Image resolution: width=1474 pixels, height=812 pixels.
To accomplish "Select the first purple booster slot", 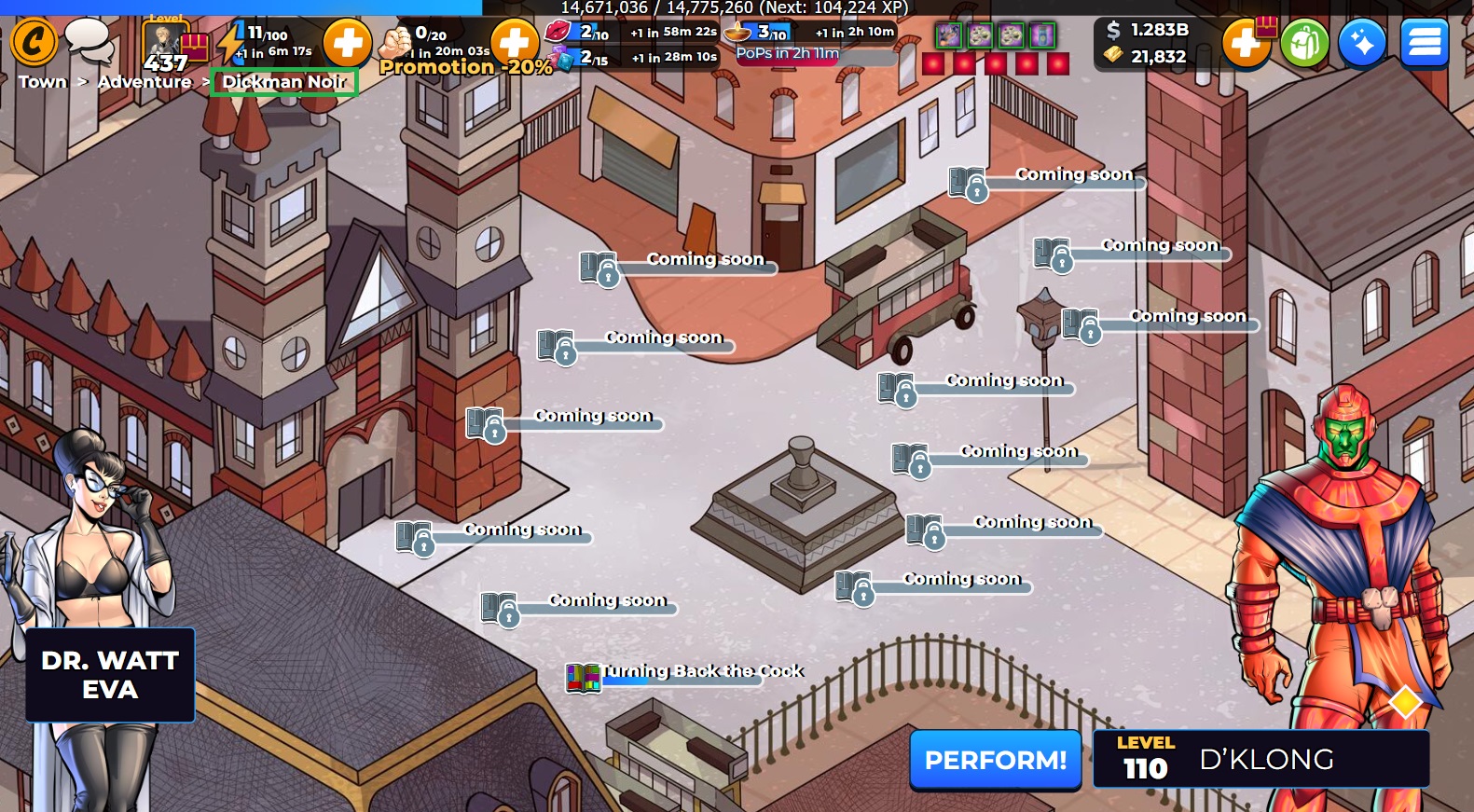I will pyautogui.click(x=948, y=36).
